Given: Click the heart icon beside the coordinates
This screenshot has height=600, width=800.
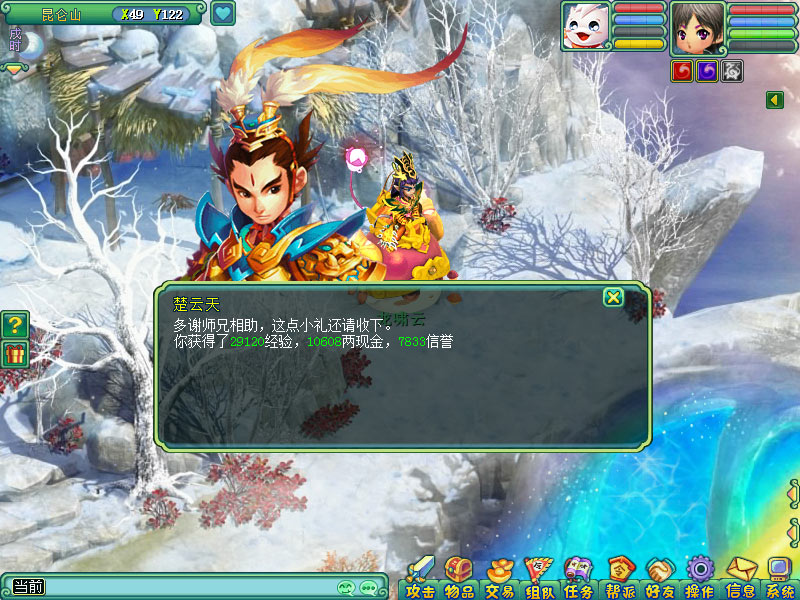Looking at the screenshot, I should click(x=223, y=14).
